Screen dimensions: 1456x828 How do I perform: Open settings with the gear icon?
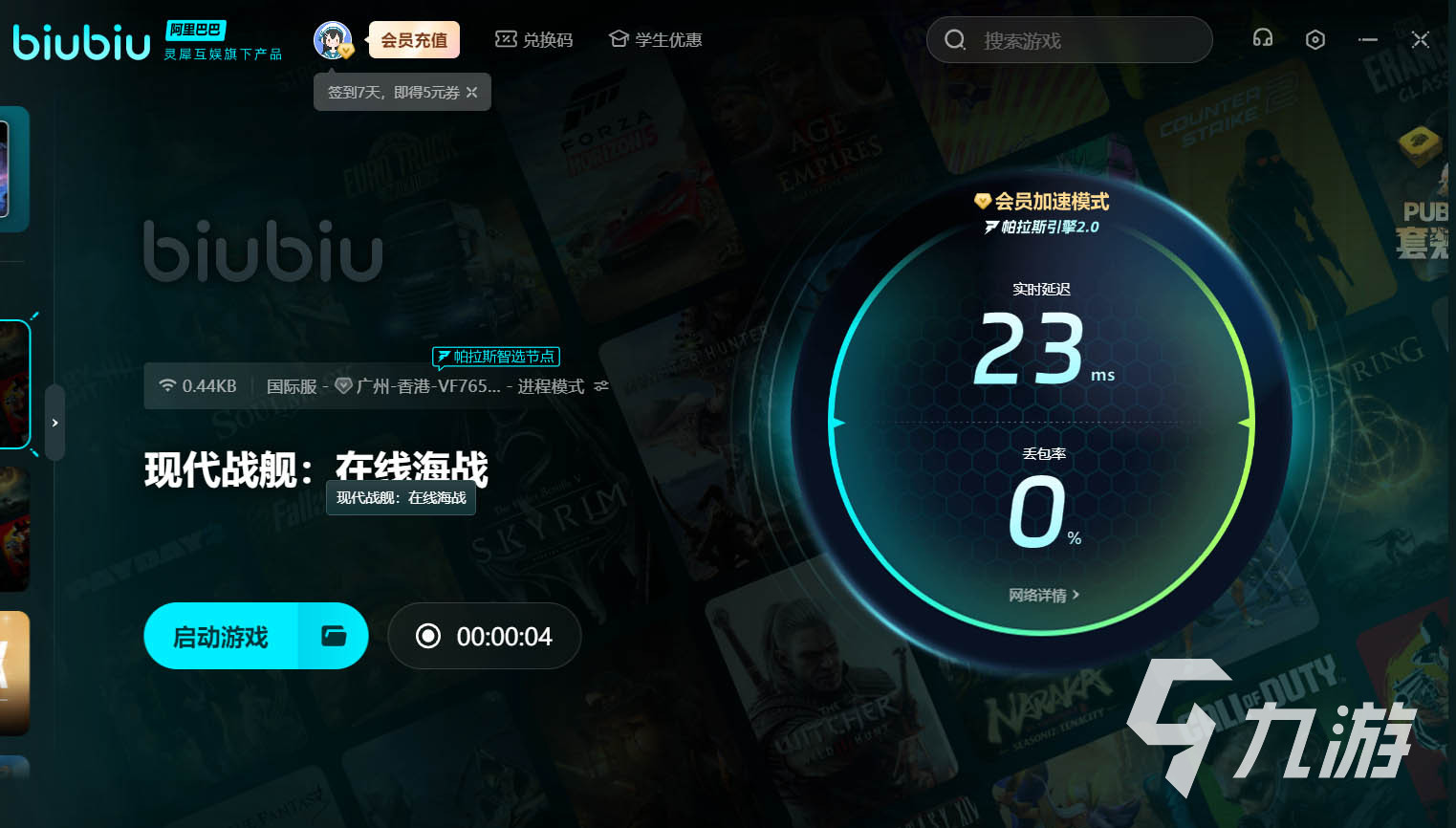[x=1315, y=39]
